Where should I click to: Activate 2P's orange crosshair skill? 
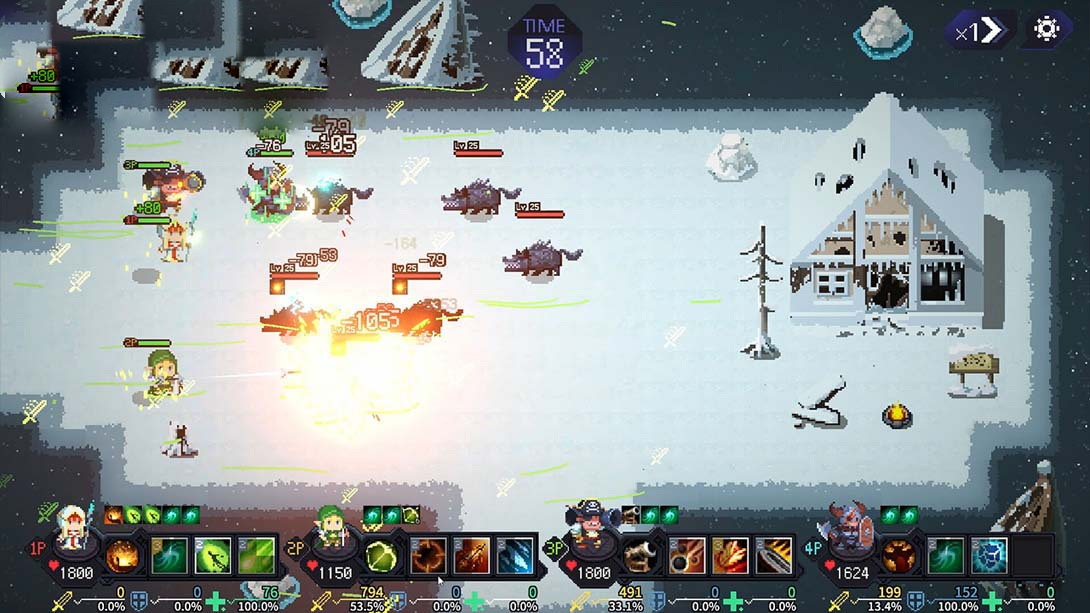pyautogui.click(x=428, y=556)
